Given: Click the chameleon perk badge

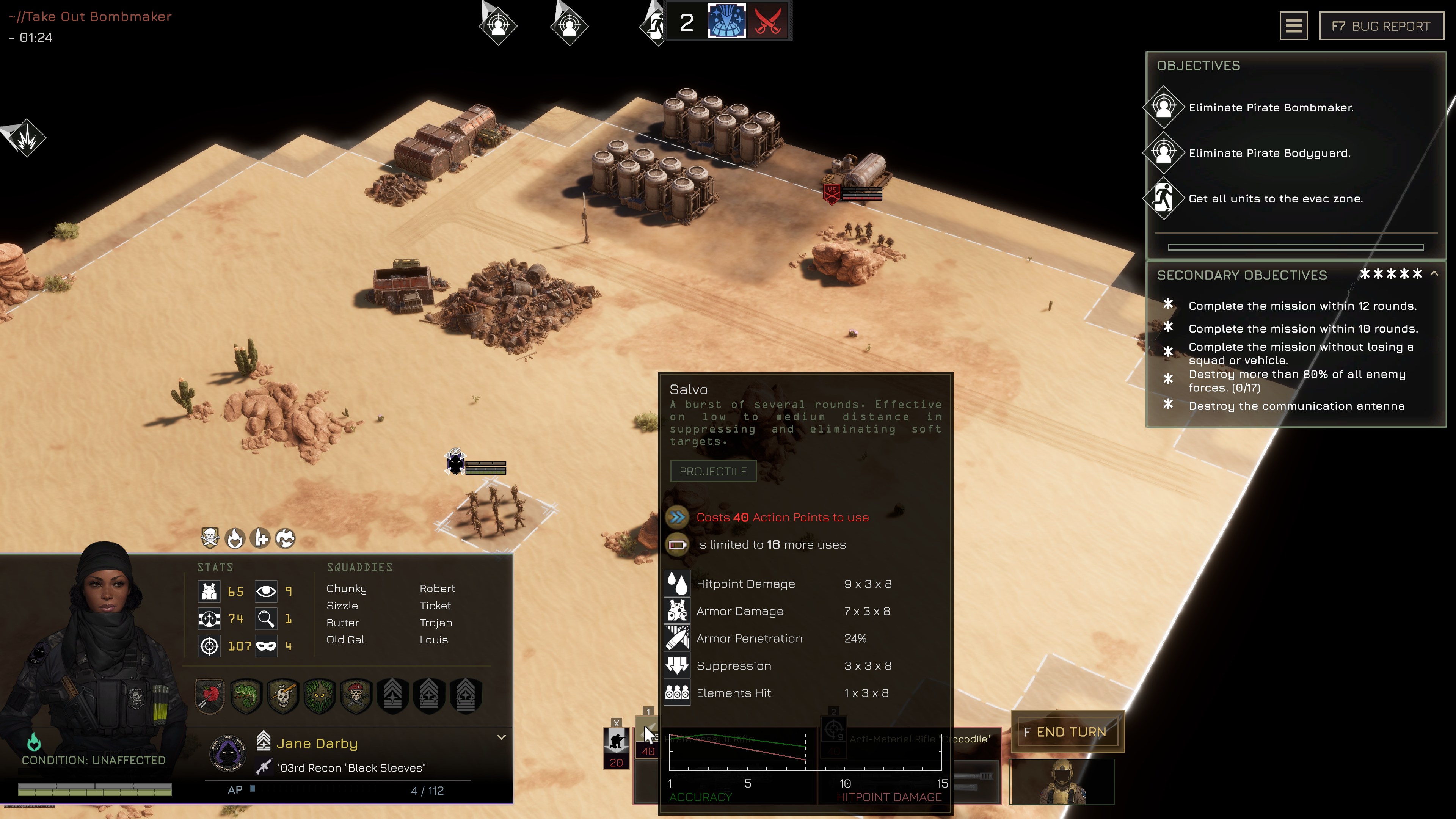Looking at the screenshot, I should pos(246,695).
